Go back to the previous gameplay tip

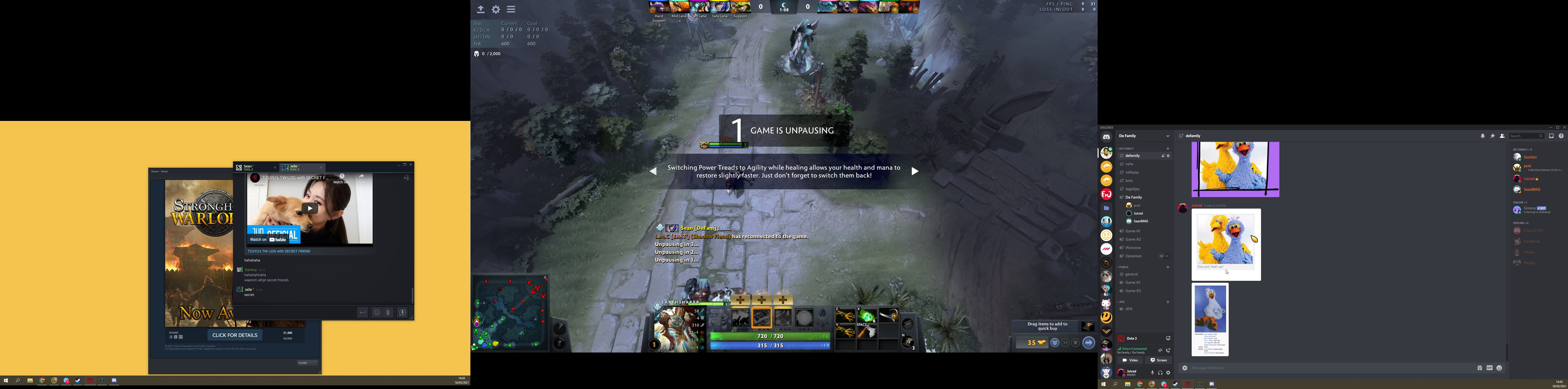pos(653,171)
